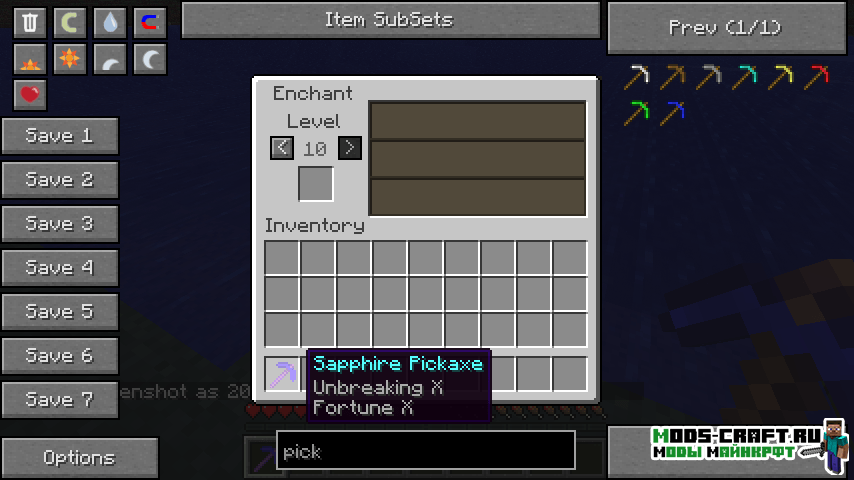Focus the item search box containing "pick"
The image size is (854, 480).
click(425, 451)
